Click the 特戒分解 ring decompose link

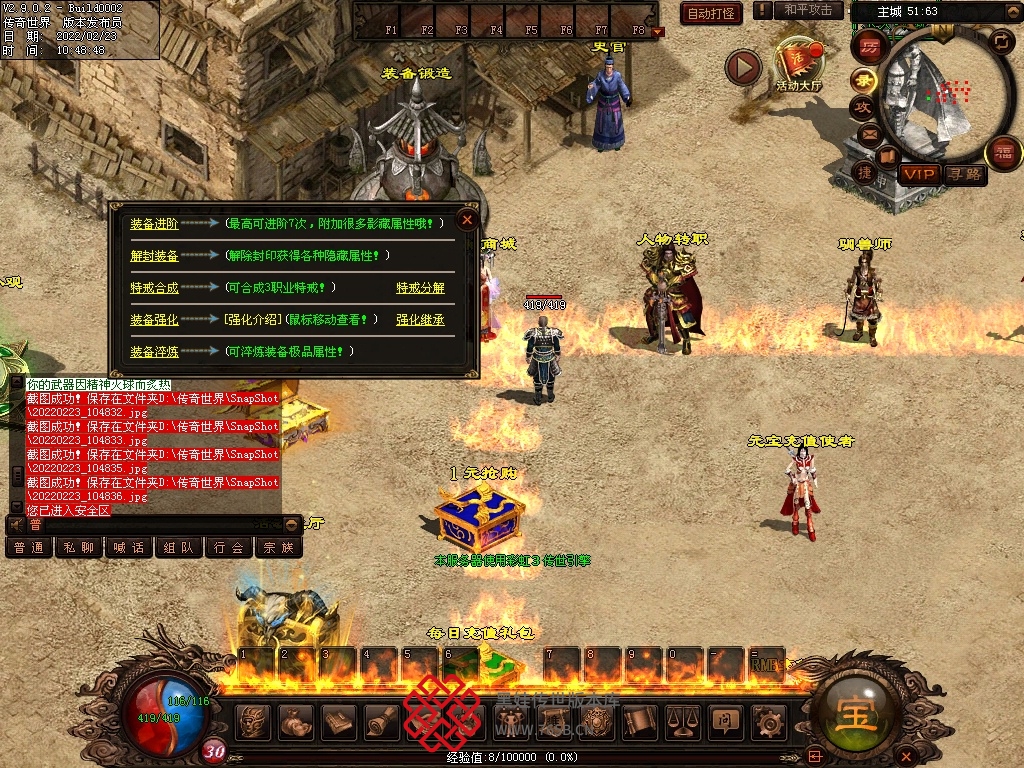(x=420, y=288)
